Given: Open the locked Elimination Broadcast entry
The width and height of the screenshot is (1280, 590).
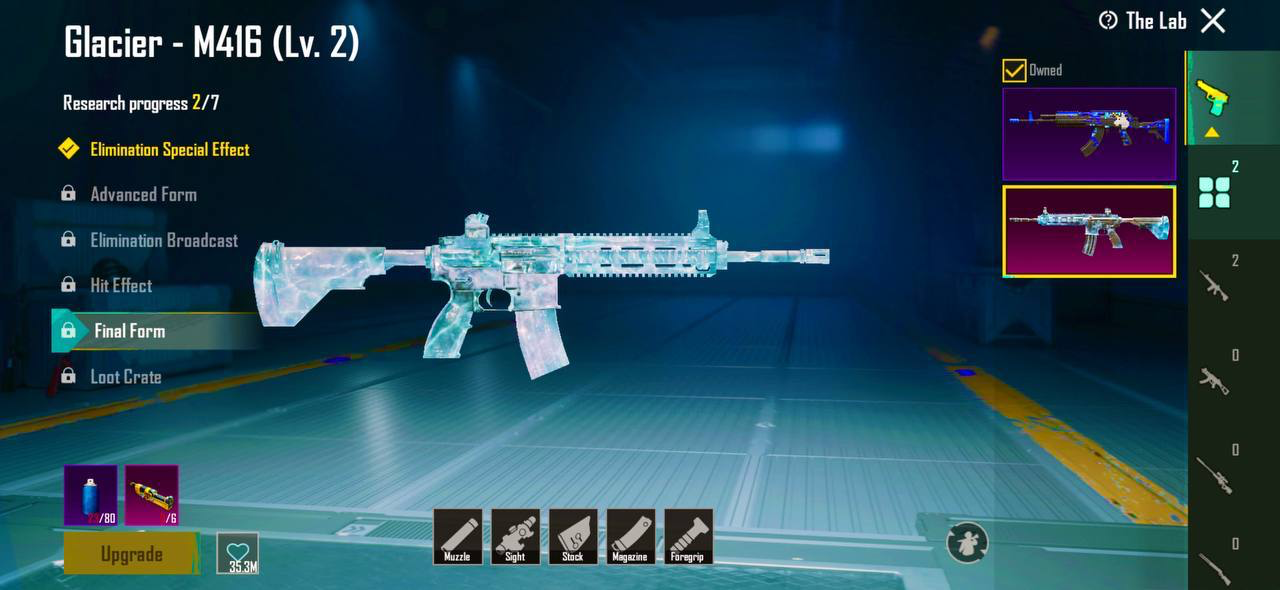Looking at the screenshot, I should click(x=164, y=241).
